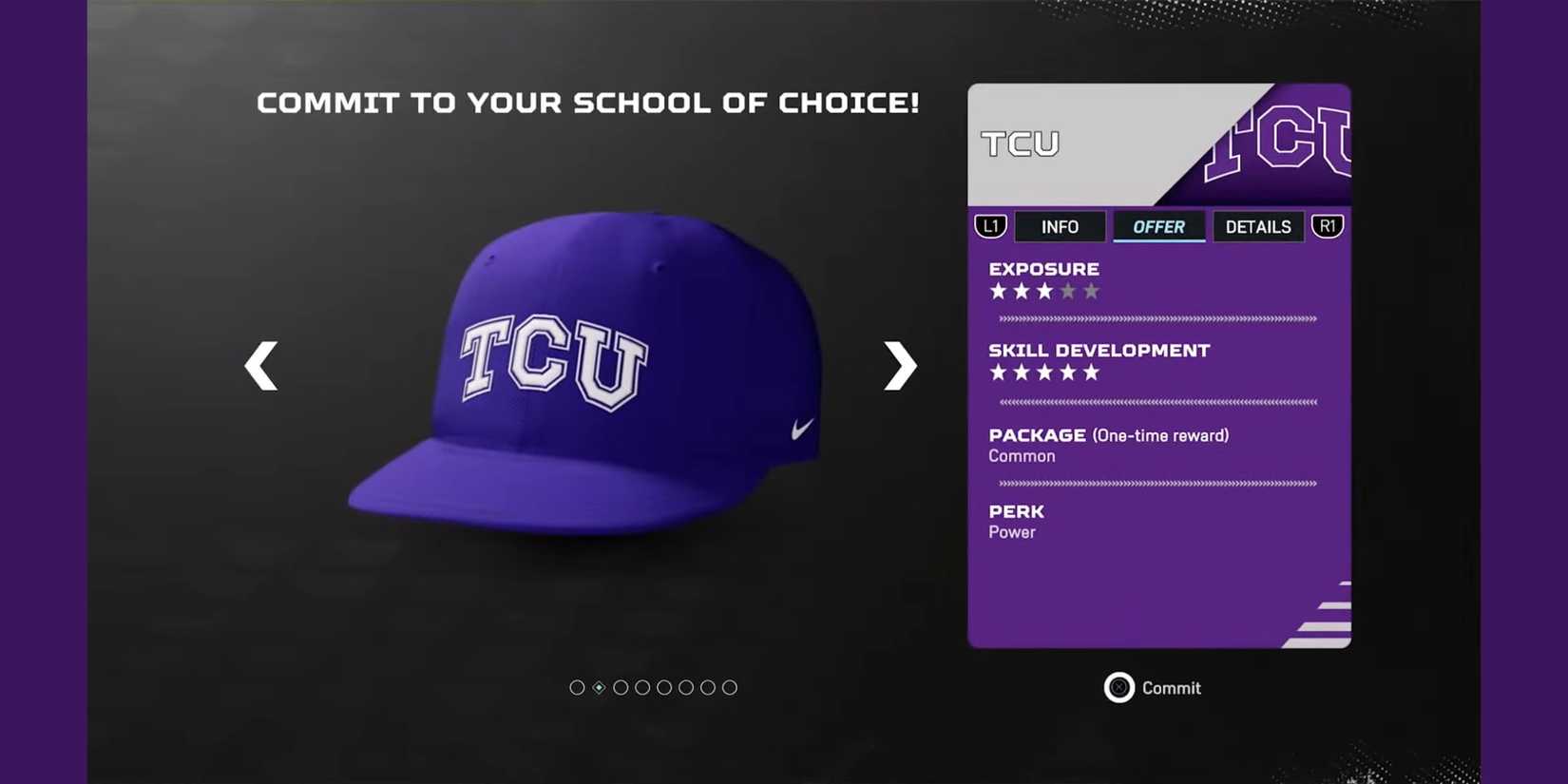Select the last pagination dot

pyautogui.click(x=730, y=687)
